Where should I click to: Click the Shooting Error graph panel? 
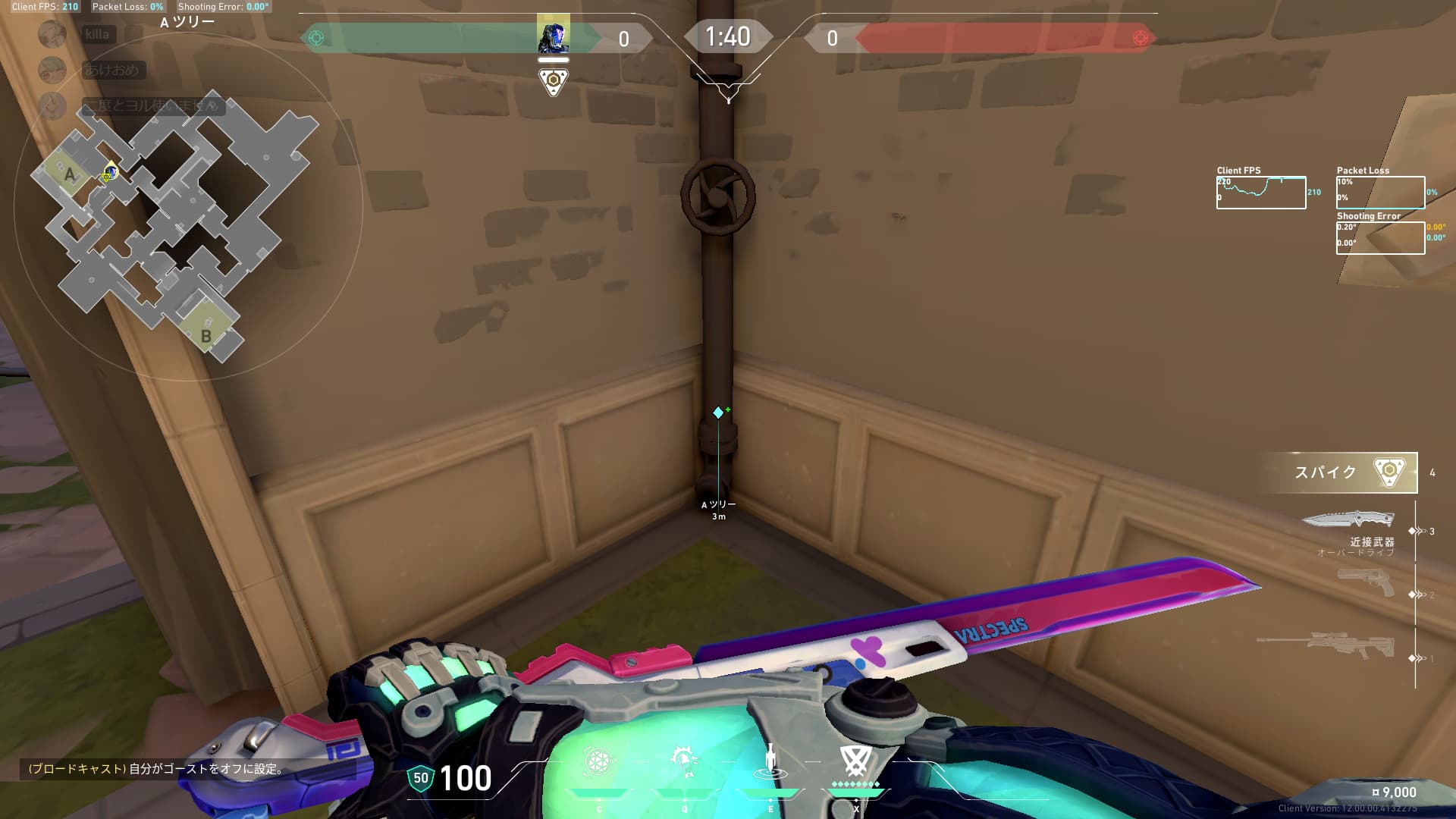point(1380,238)
